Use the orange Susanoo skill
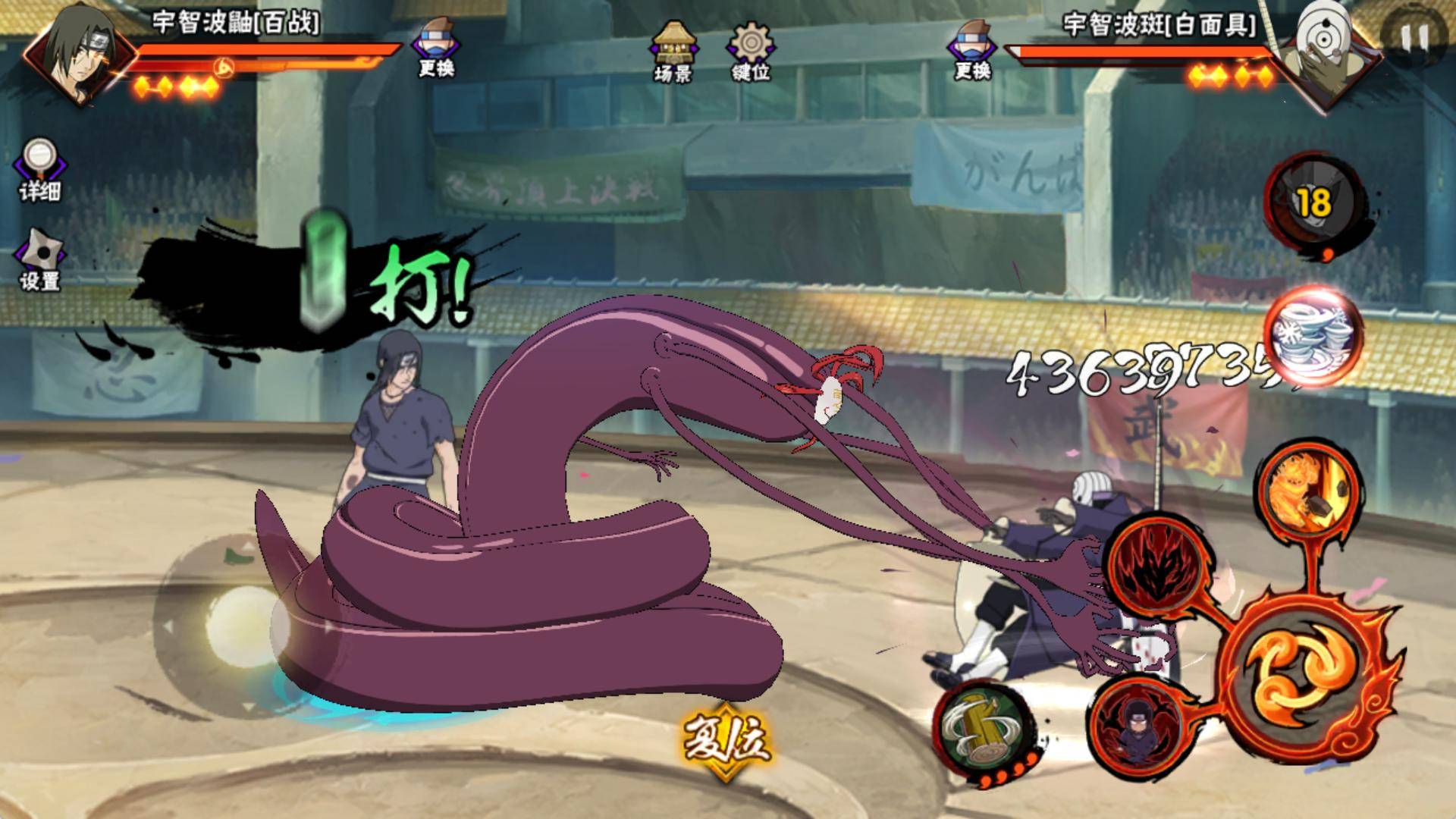 [1303, 487]
